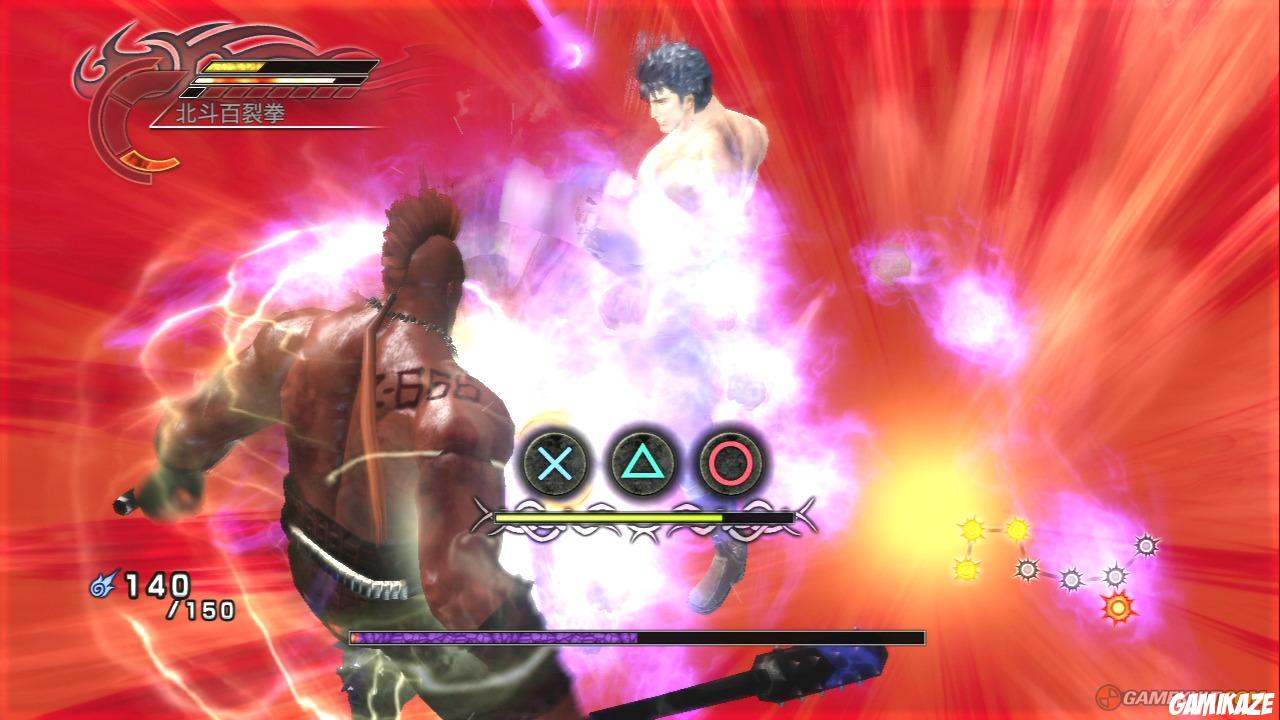Click the GAMIKAZE watermark text
Screen dimensions: 1280x720
point(1221,702)
